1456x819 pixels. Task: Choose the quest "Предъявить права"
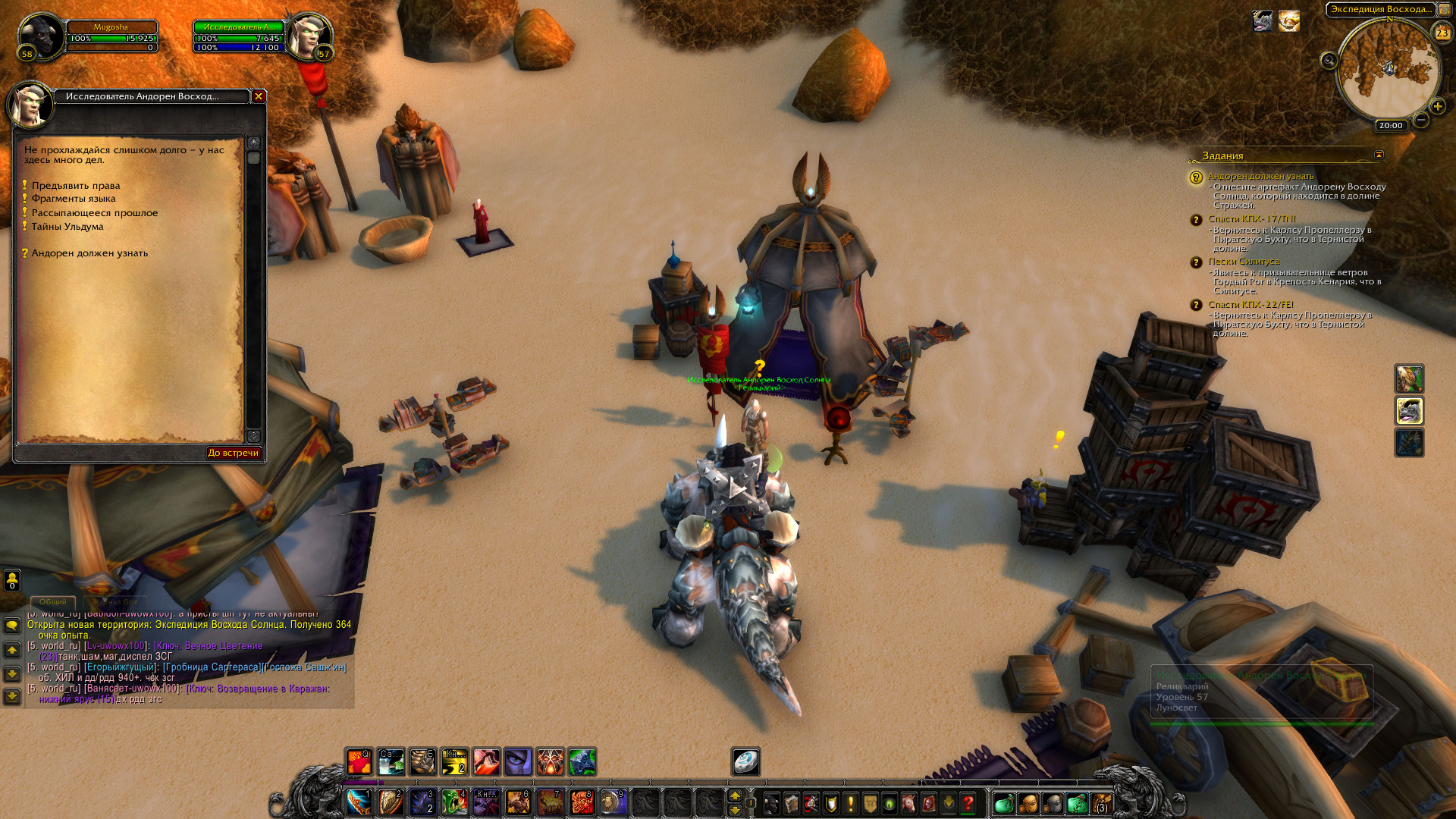pyautogui.click(x=75, y=186)
